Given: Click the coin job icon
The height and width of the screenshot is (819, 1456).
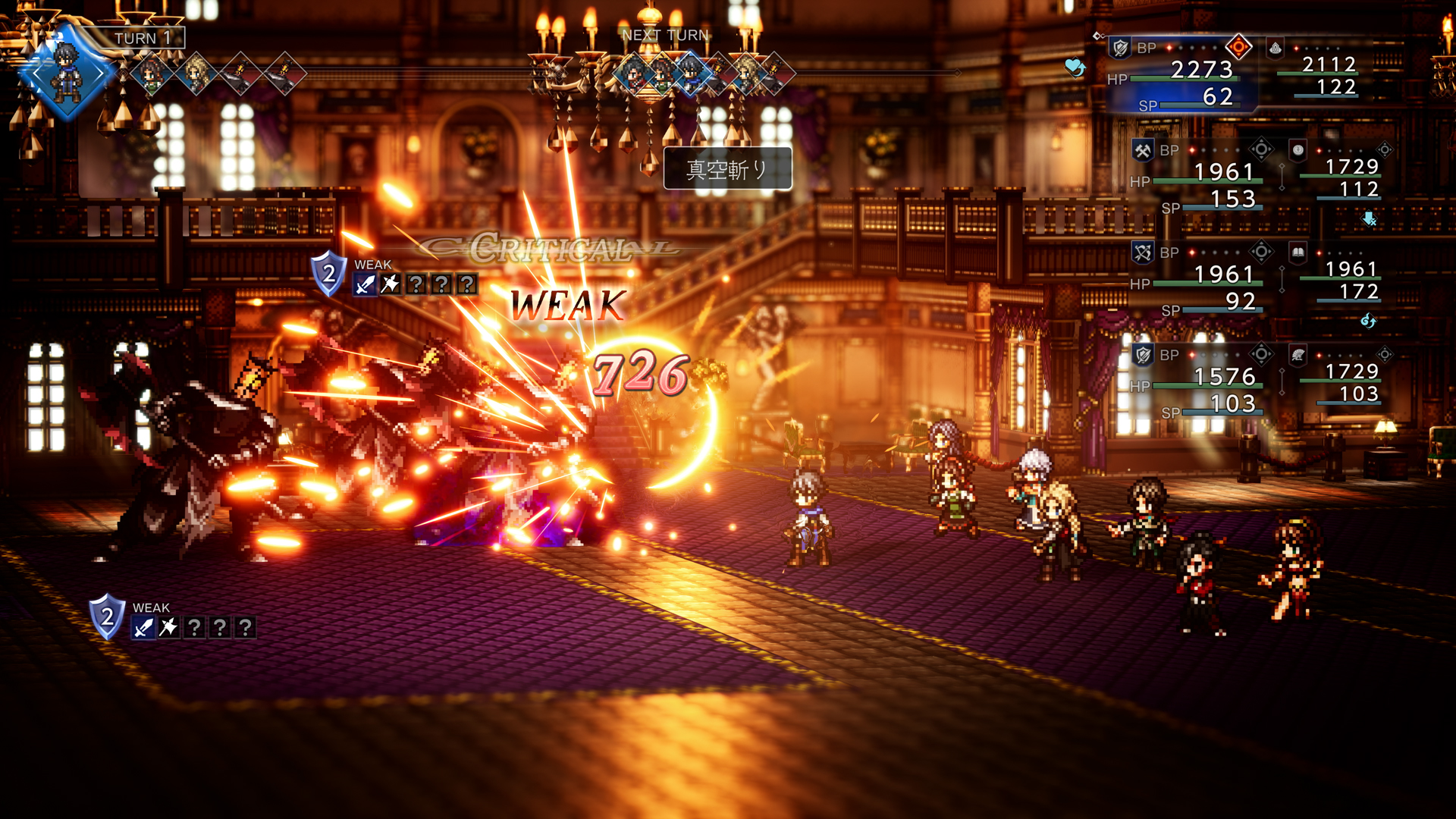Looking at the screenshot, I should pyautogui.click(x=1298, y=150).
